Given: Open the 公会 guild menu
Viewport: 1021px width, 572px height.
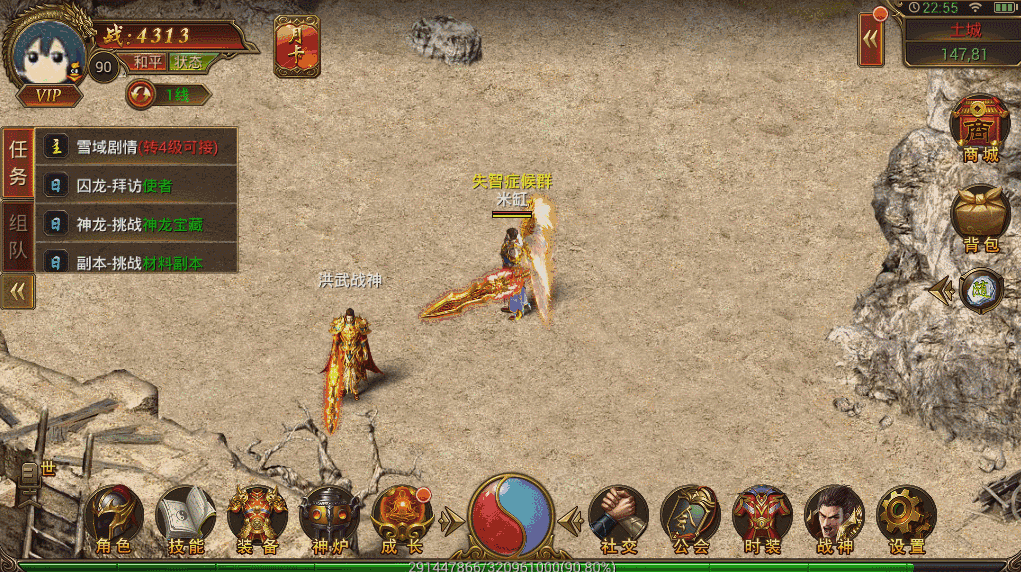Looking at the screenshot, I should coord(690,517).
